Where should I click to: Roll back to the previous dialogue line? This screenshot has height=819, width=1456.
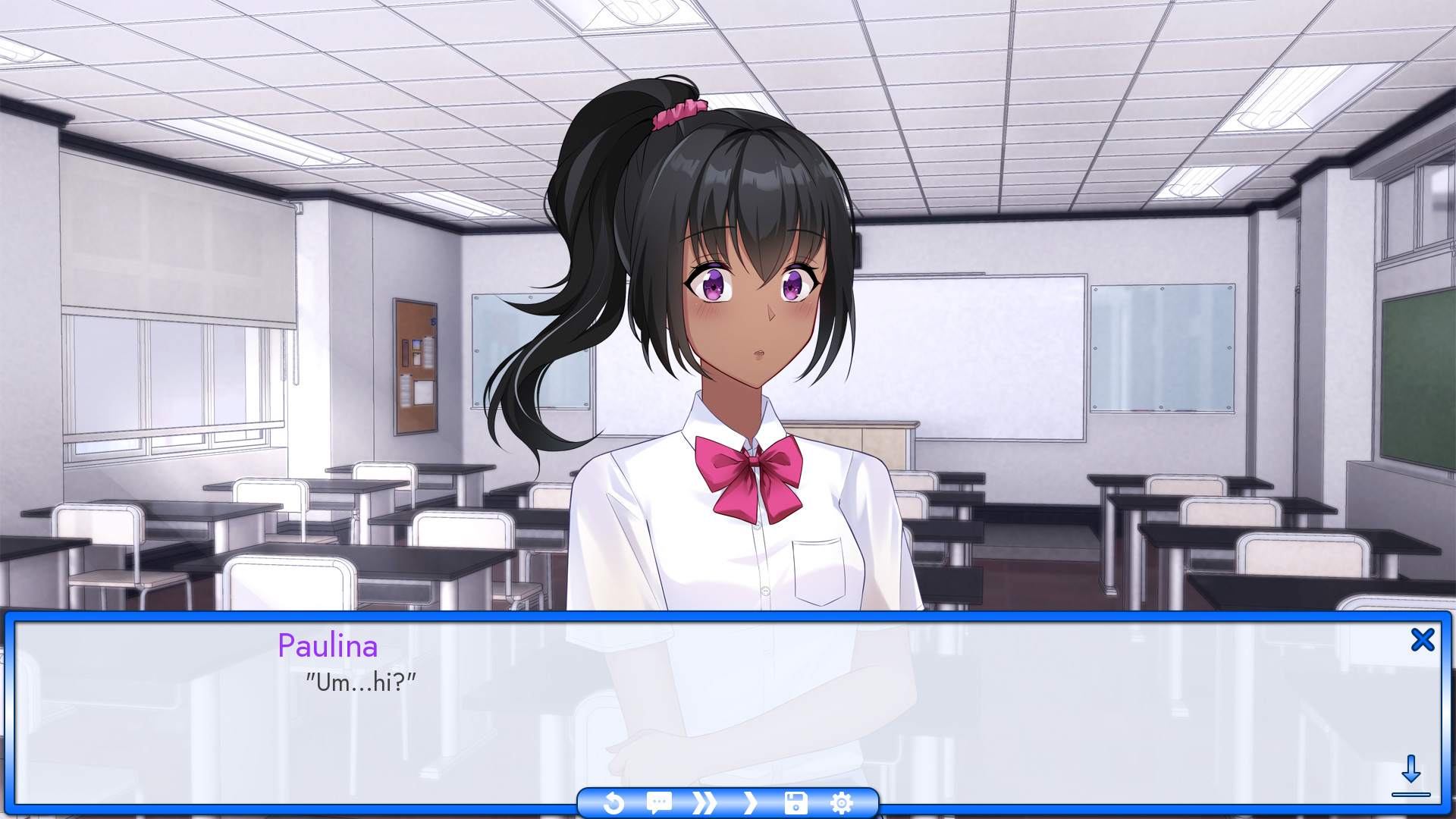click(614, 802)
